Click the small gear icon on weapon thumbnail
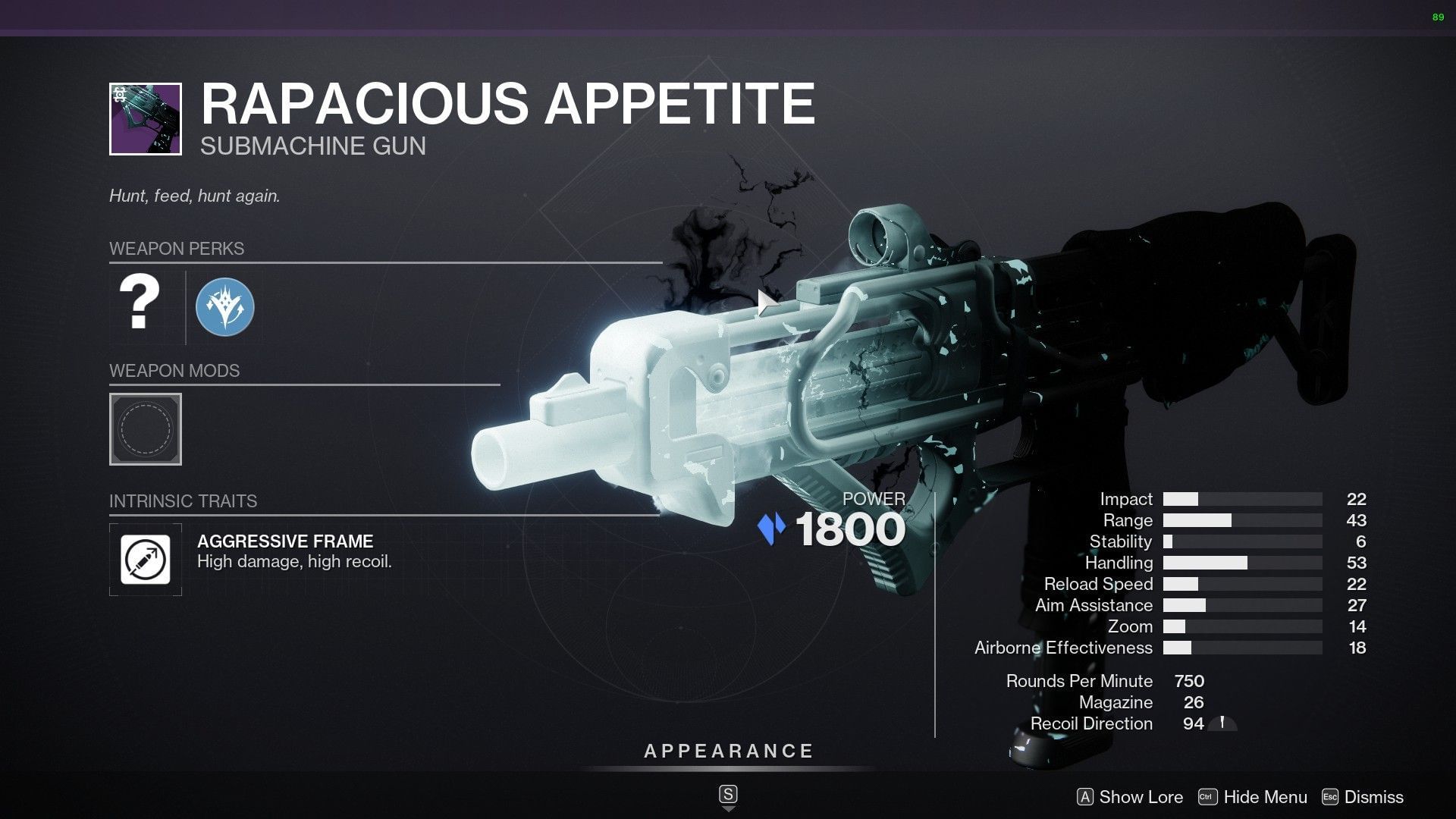This screenshot has height=819, width=1456. (x=121, y=93)
